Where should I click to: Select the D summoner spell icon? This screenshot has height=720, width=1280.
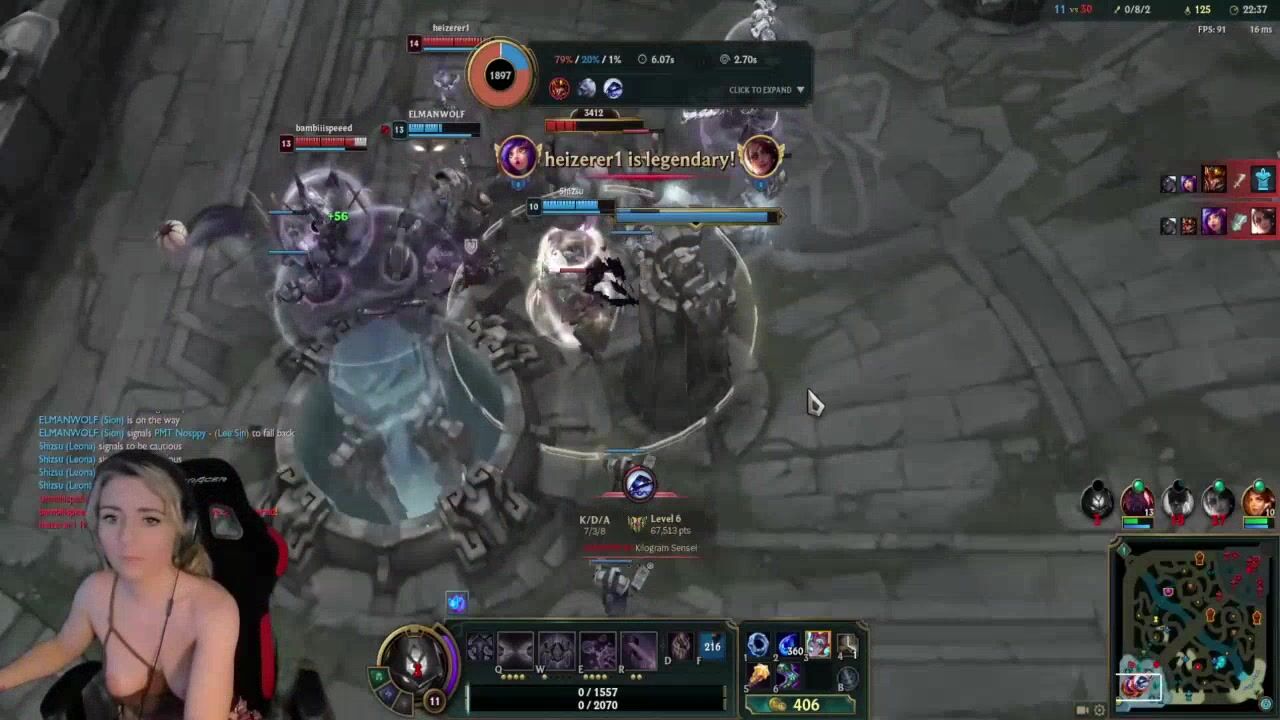coord(680,646)
